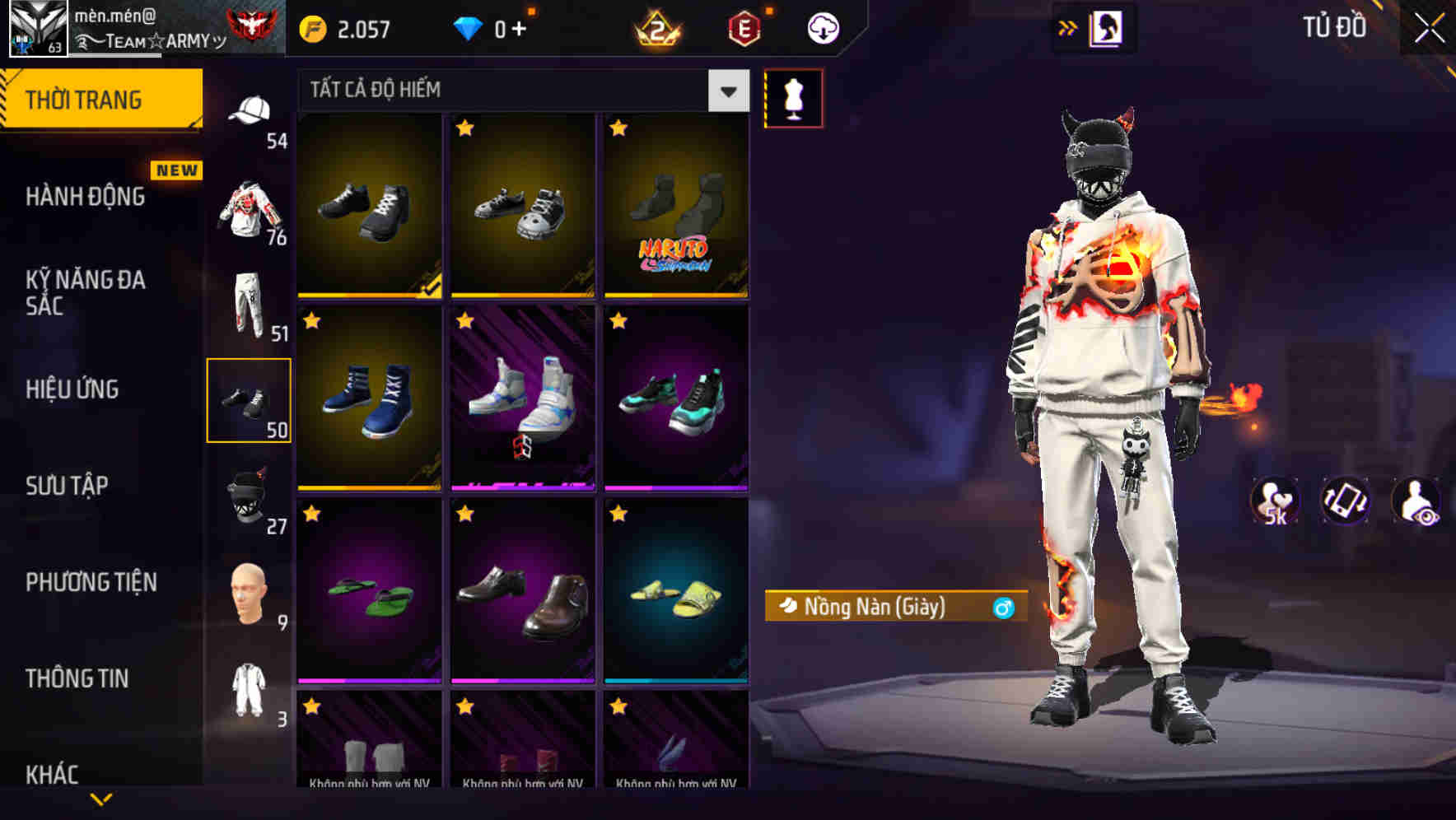Click the mannequin display icon above character
Image resolution: width=1456 pixels, height=820 pixels.
tap(794, 97)
